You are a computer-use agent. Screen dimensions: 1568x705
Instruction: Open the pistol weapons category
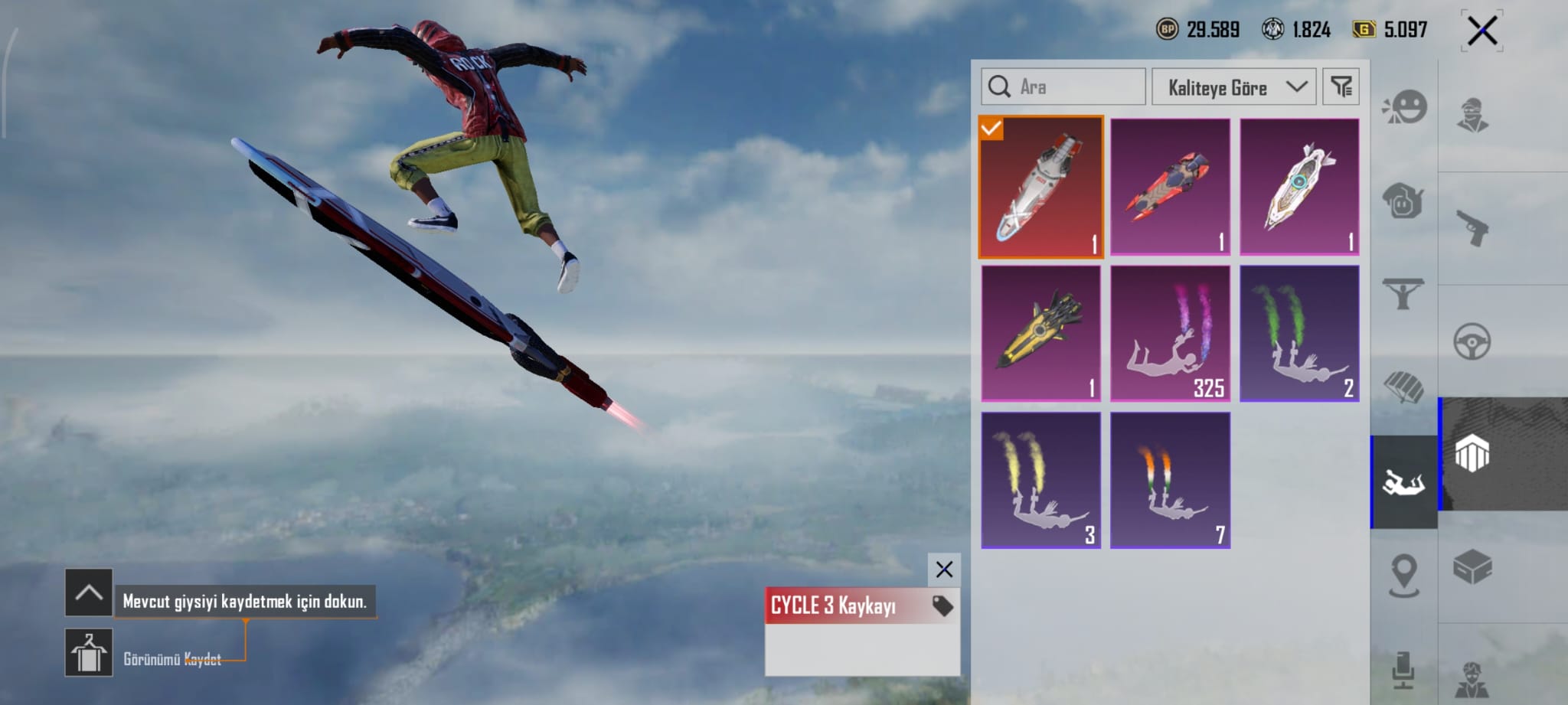tap(1472, 228)
